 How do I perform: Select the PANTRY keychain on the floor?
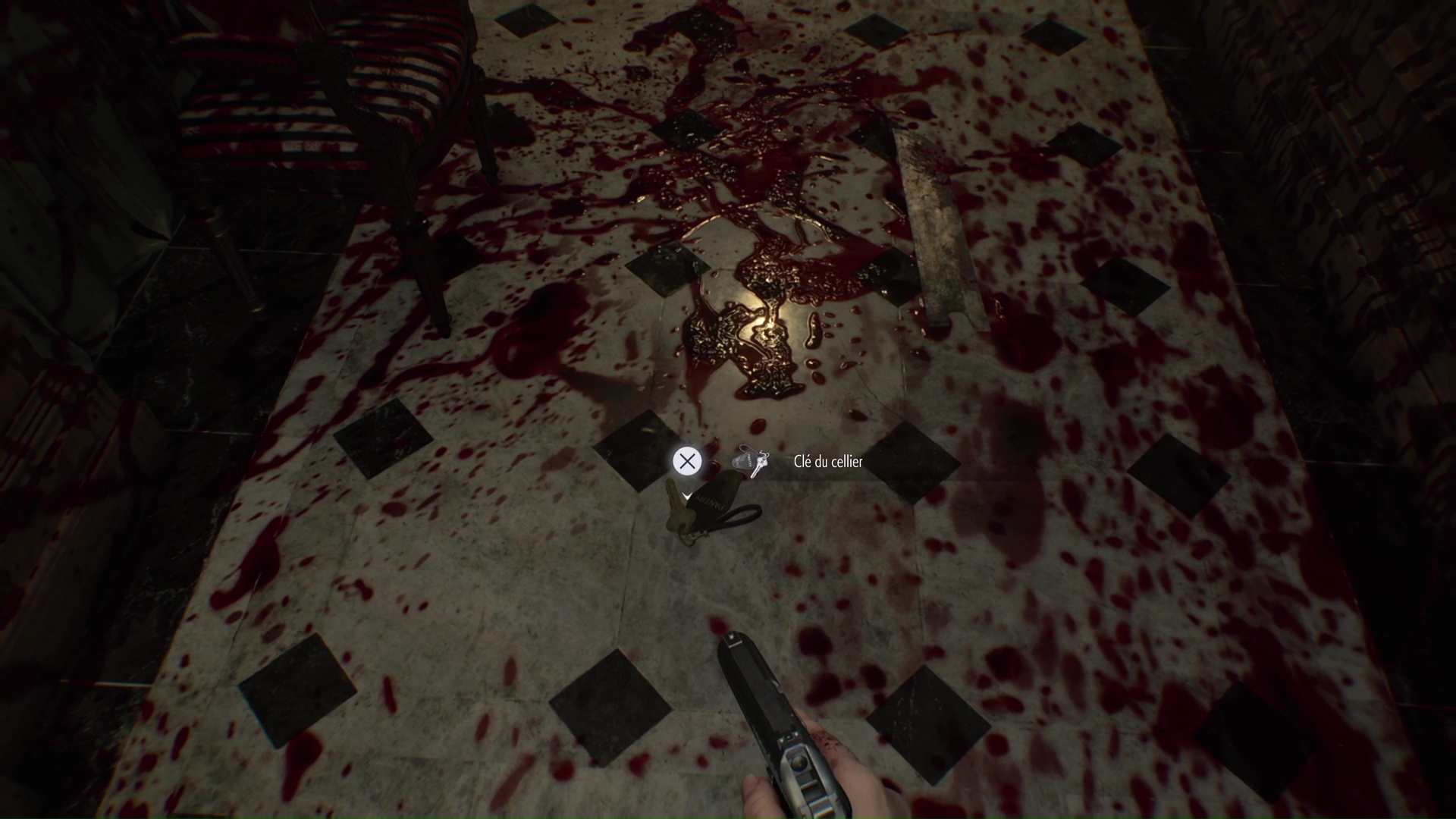point(711,500)
